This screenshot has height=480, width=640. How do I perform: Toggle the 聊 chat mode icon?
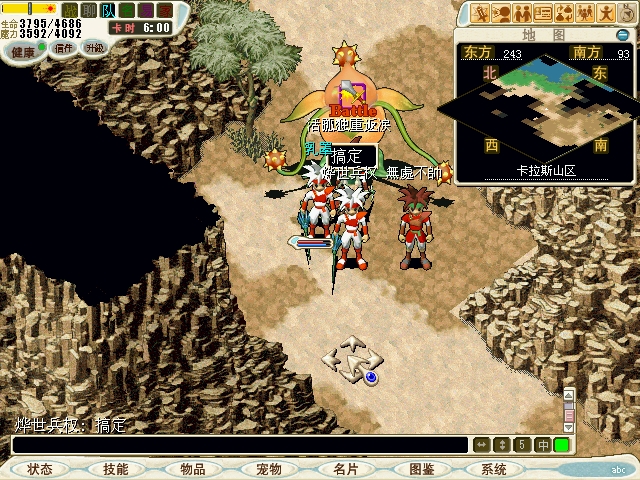tap(88, 10)
